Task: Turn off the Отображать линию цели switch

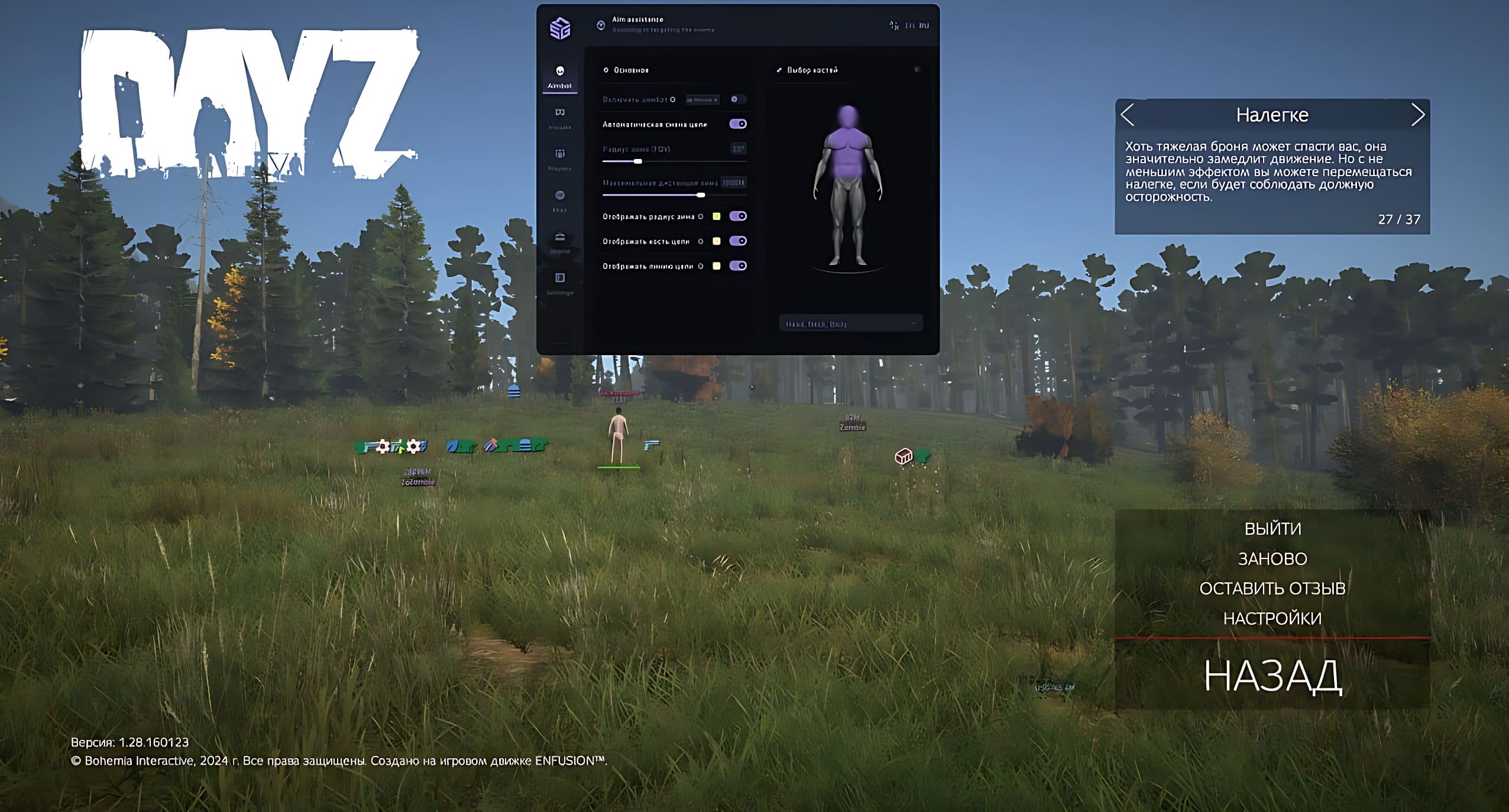Action: point(738,266)
